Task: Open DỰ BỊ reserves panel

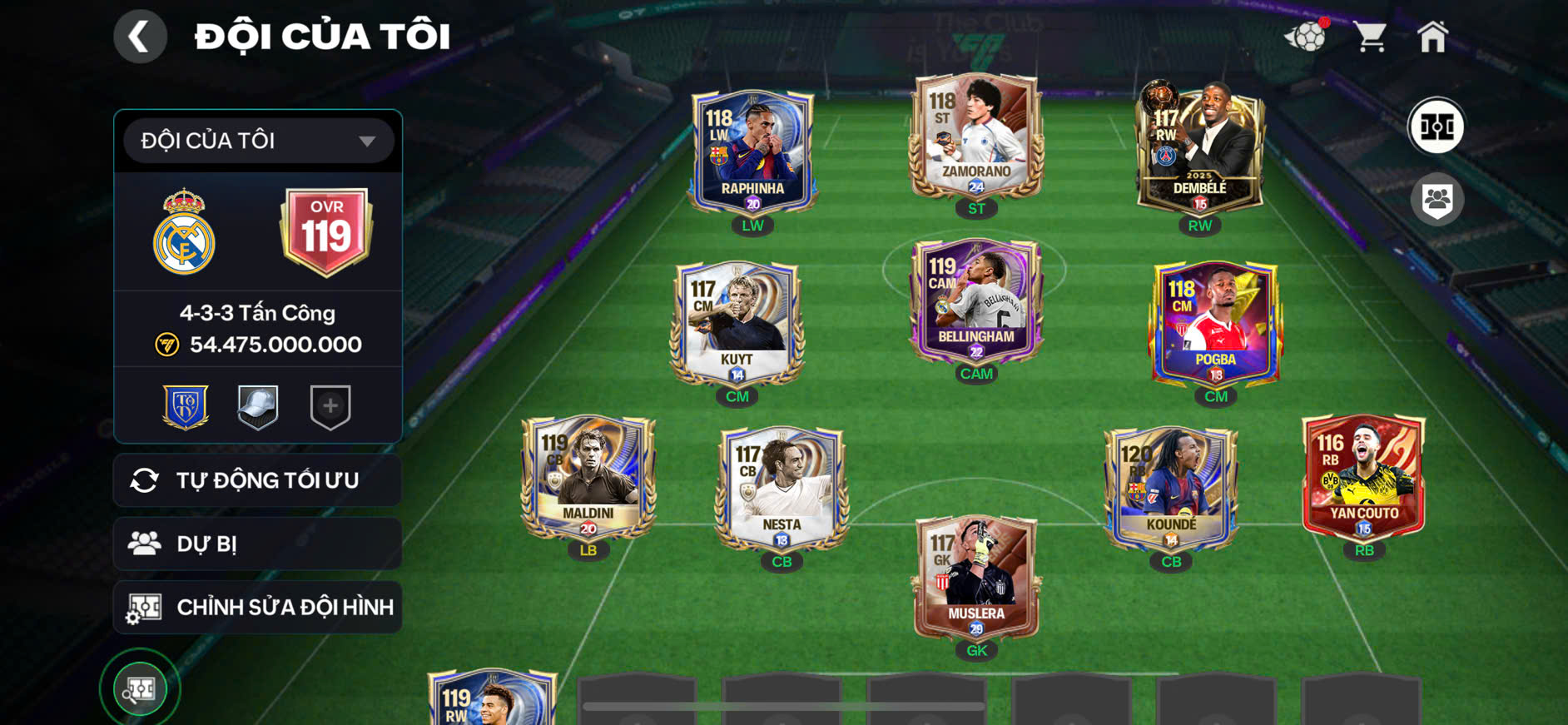Action: pyautogui.click(x=257, y=544)
